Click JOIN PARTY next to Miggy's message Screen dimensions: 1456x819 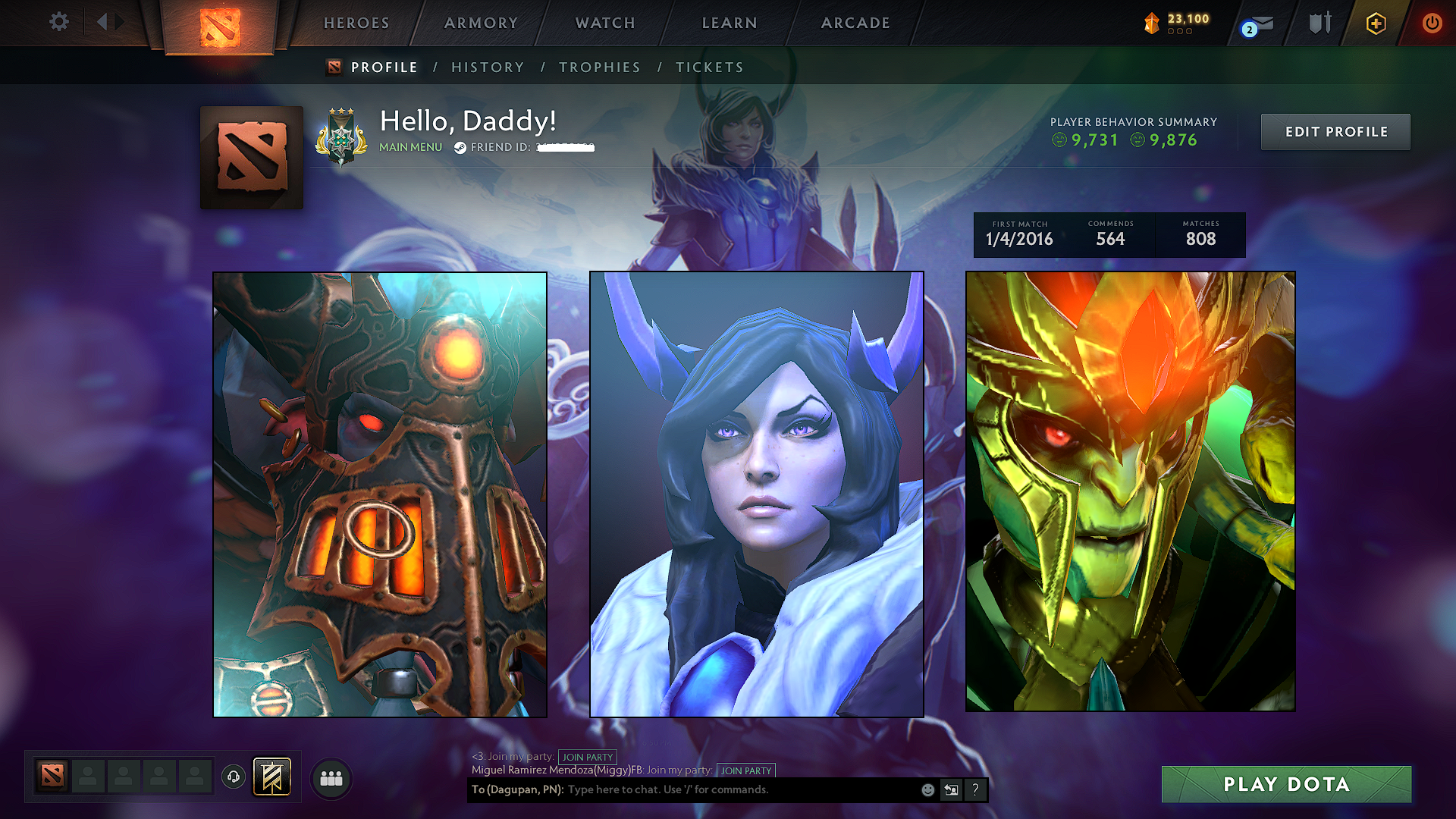(746, 770)
